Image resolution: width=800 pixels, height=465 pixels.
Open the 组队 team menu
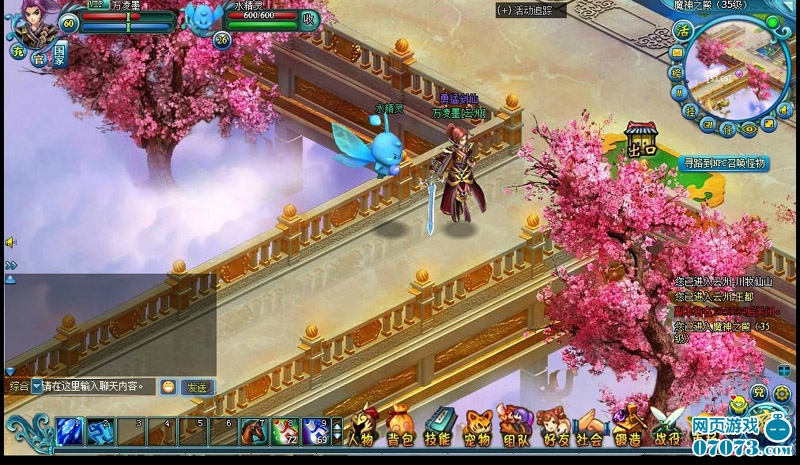click(514, 428)
